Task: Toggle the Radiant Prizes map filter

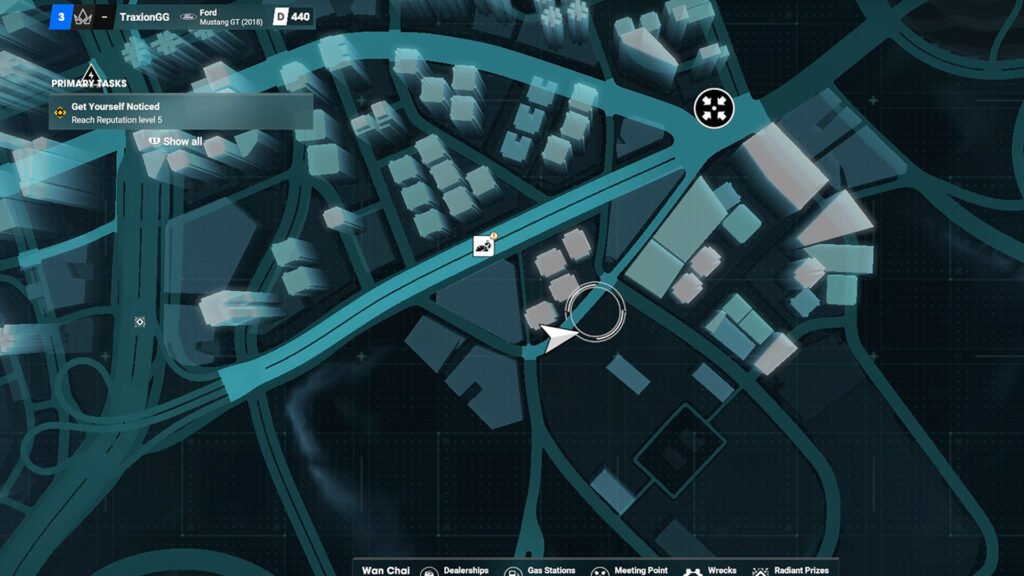Action: 790,570
